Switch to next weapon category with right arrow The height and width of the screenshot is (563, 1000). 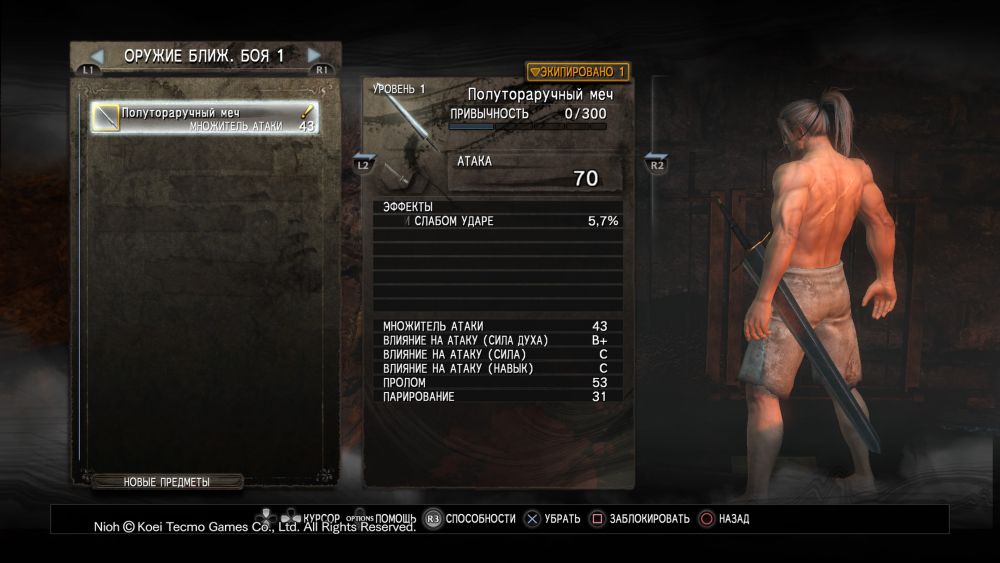314,56
